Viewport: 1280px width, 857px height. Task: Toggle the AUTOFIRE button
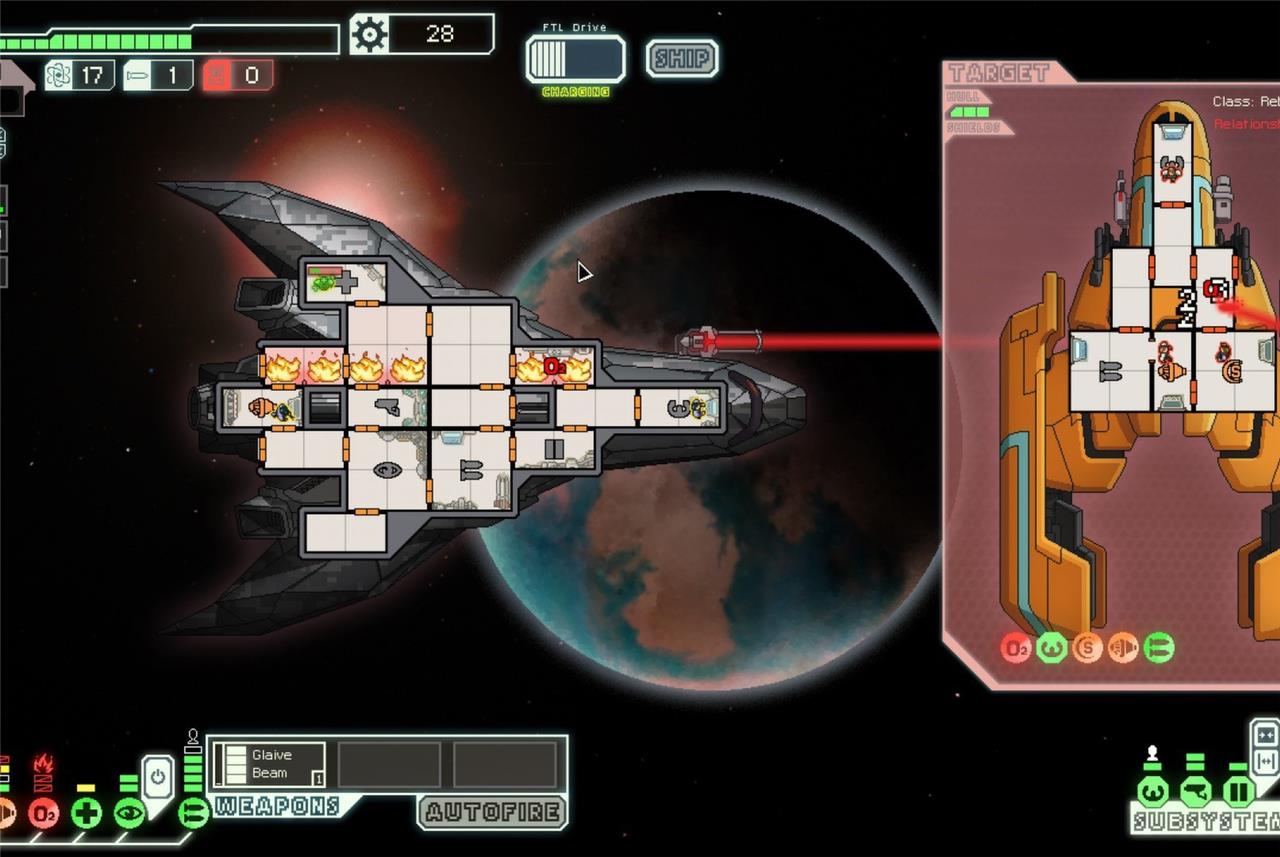[x=491, y=812]
